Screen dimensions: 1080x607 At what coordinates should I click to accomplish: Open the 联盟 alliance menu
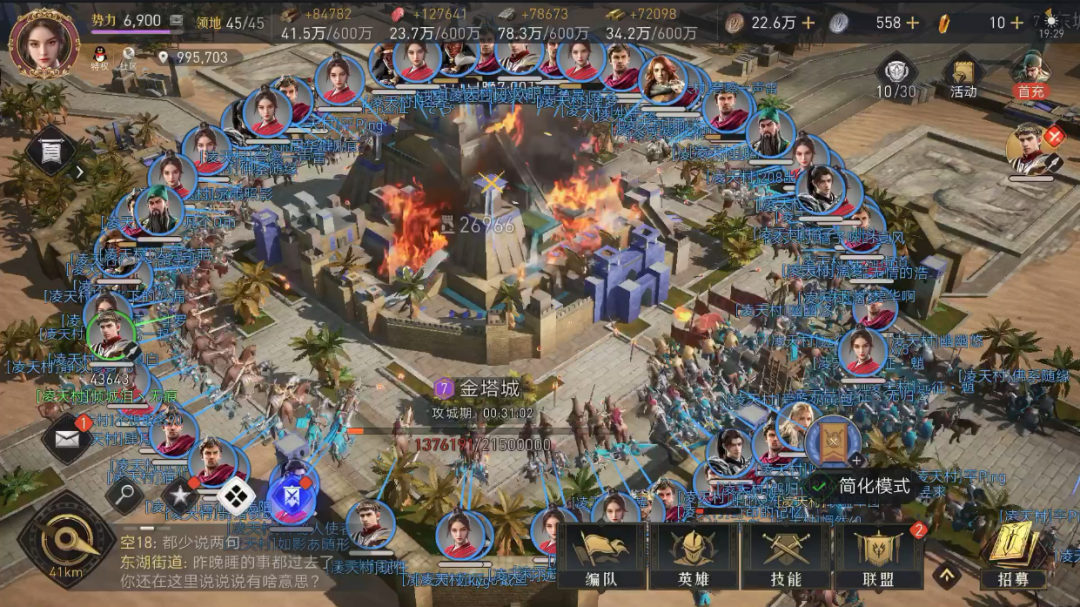pos(879,558)
